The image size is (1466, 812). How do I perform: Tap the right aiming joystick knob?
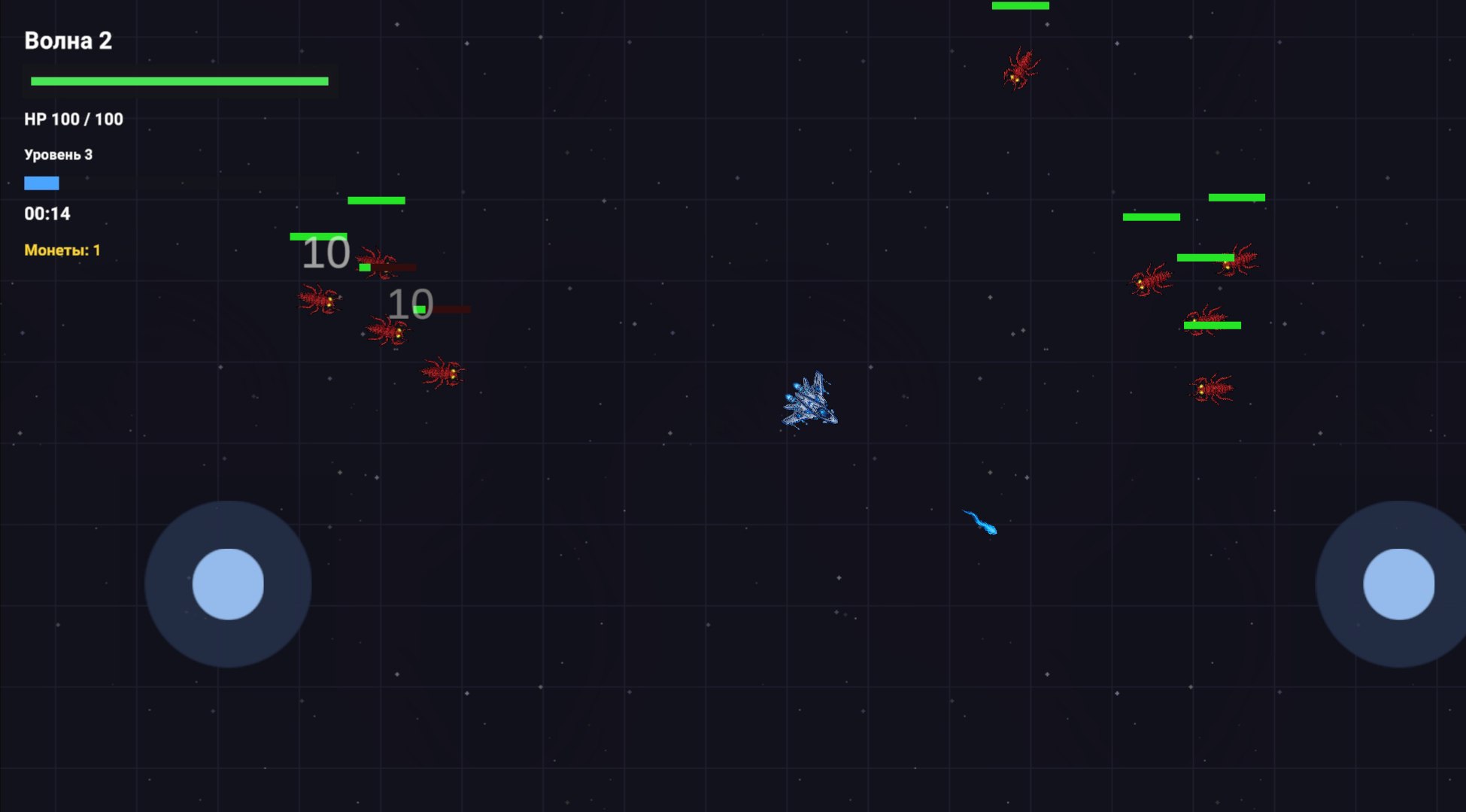[1401, 585]
